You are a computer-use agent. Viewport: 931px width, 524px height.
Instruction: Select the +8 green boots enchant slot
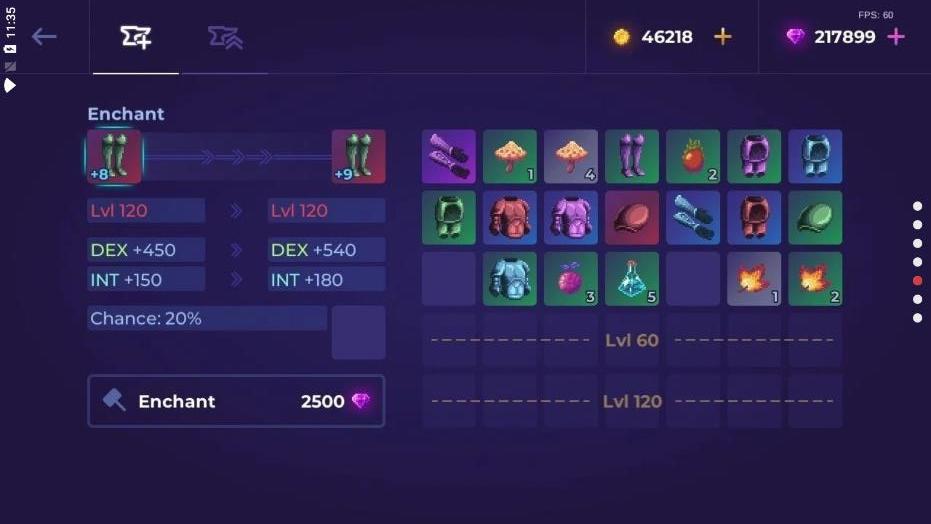click(114, 157)
